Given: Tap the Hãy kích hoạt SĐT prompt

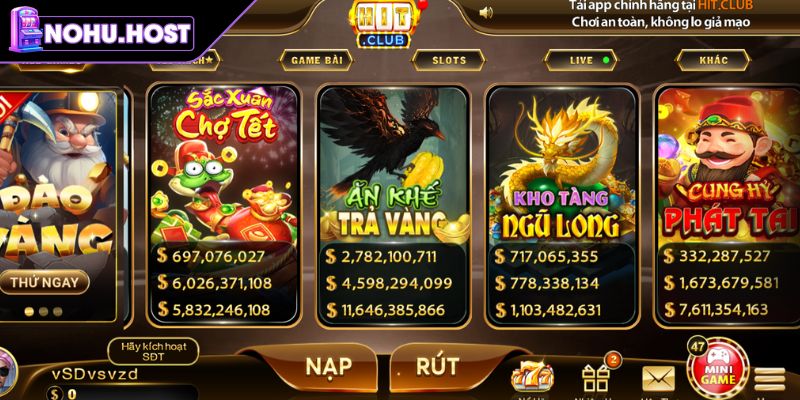Looking at the screenshot, I should pos(152,351).
